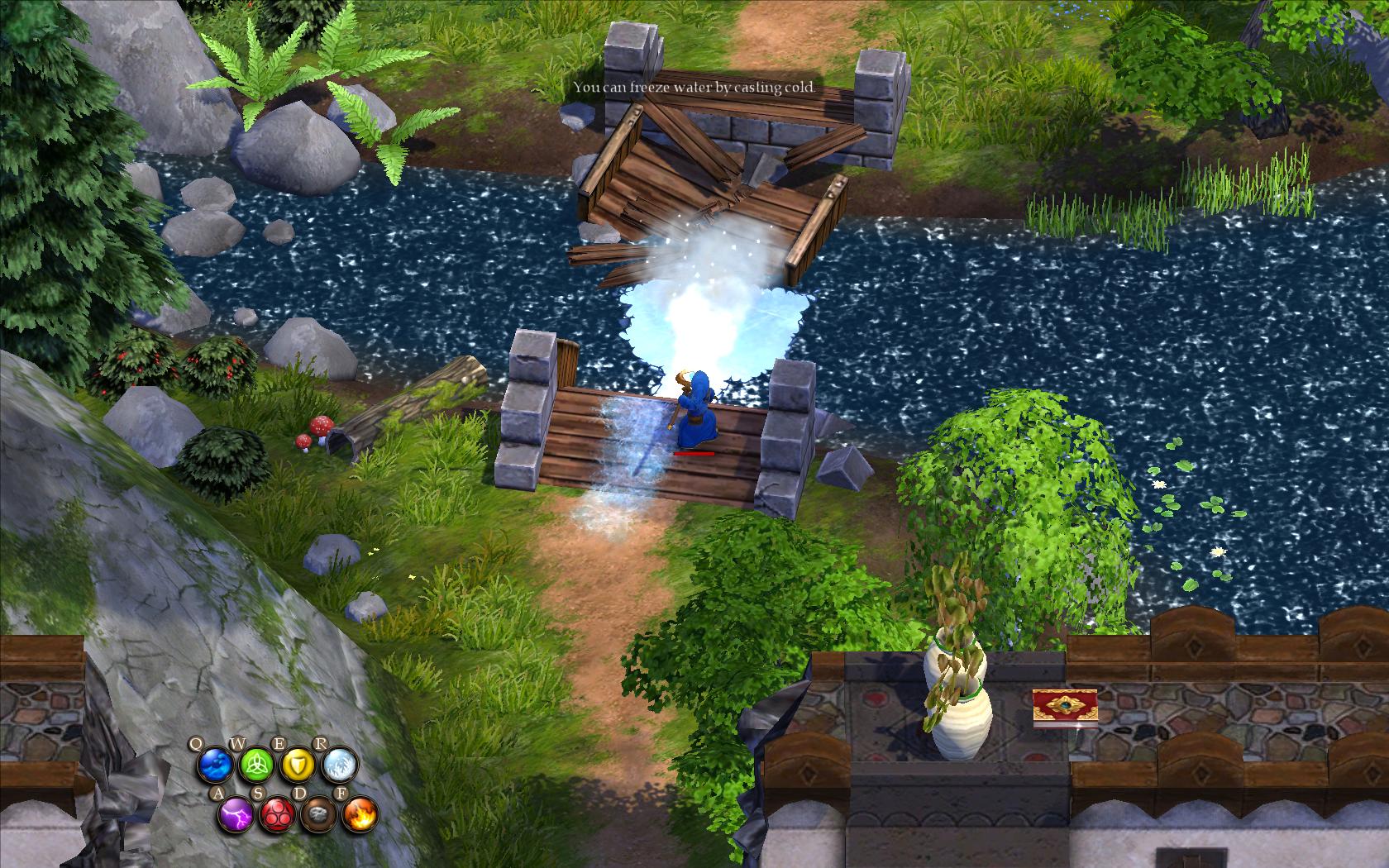Viewport: 1389px width, 868px height.
Task: Activate the yellow shield element orb
Action: tap(298, 765)
